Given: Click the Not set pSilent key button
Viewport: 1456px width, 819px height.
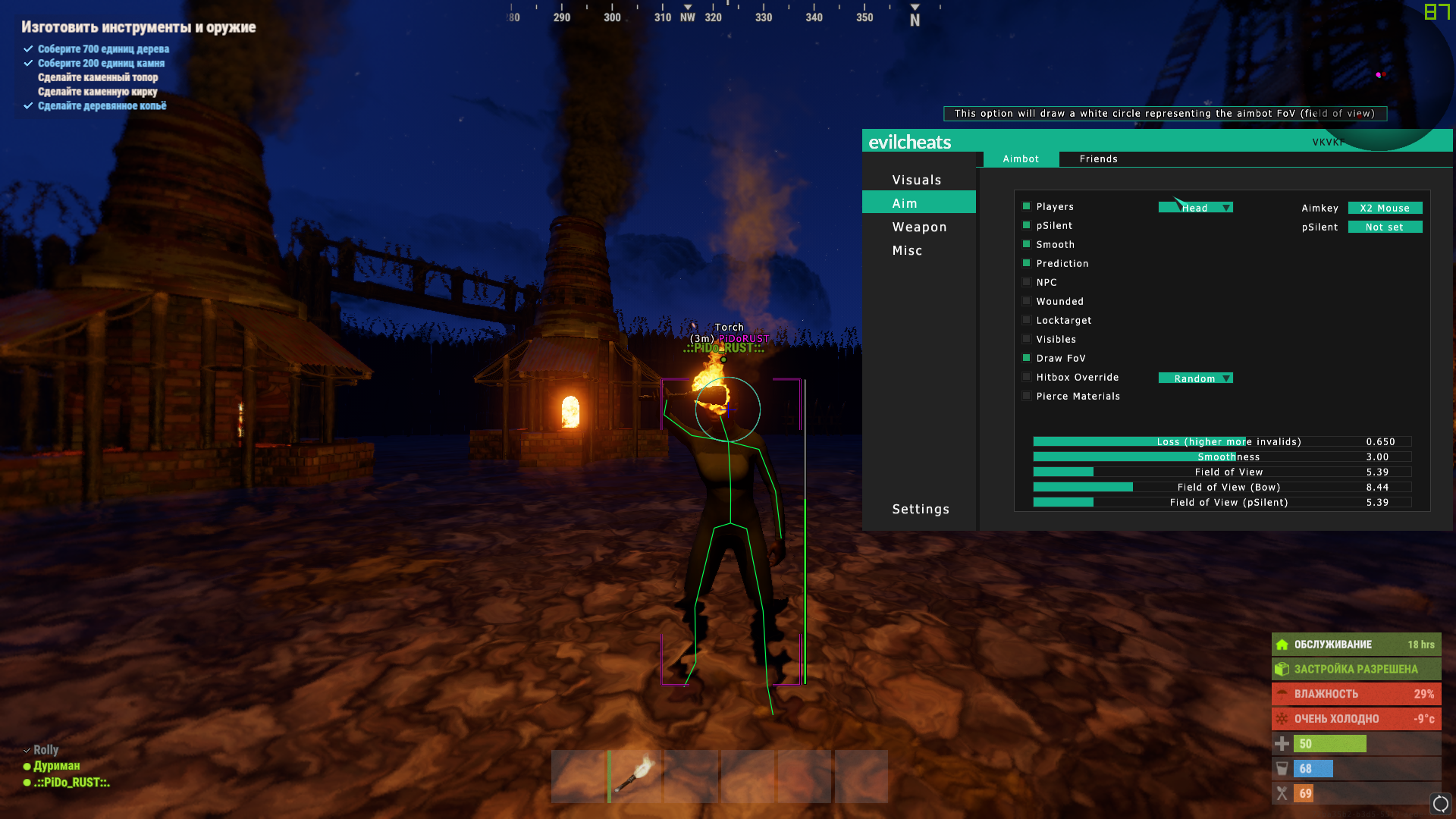Looking at the screenshot, I should click(1385, 227).
